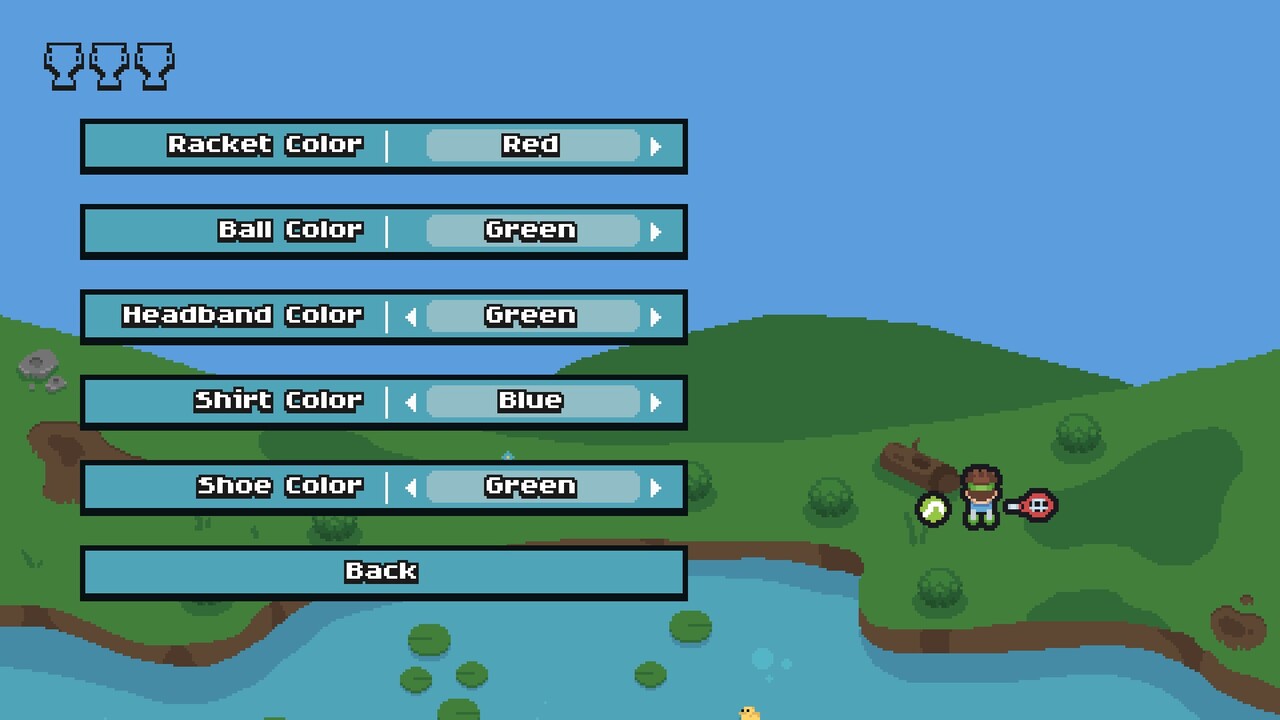Change Shirt Color with the right arrow
The width and height of the screenshot is (1280, 720).
[657, 401]
